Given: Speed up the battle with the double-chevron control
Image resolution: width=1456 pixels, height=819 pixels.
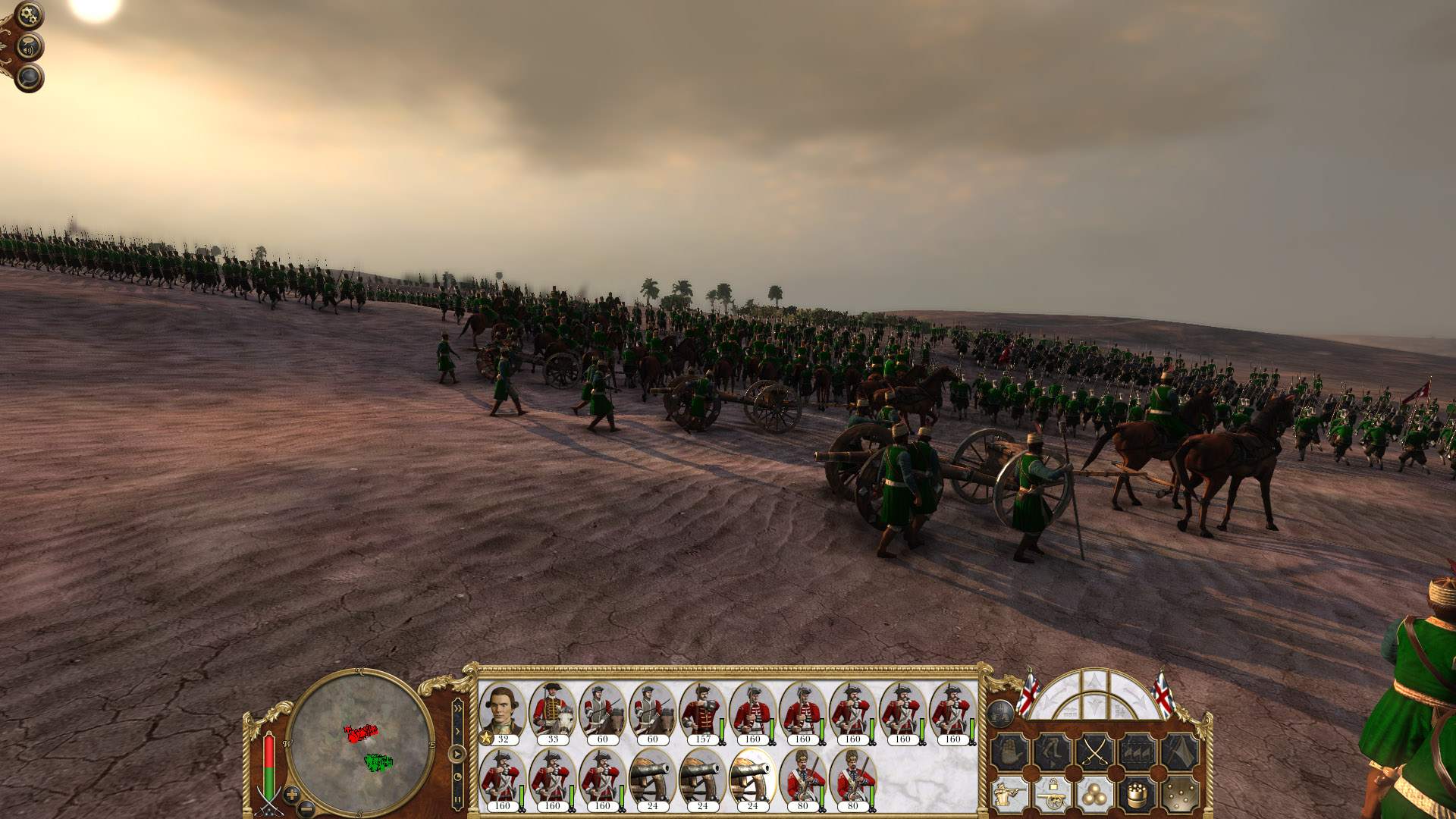Looking at the screenshot, I should pyautogui.click(x=458, y=708).
